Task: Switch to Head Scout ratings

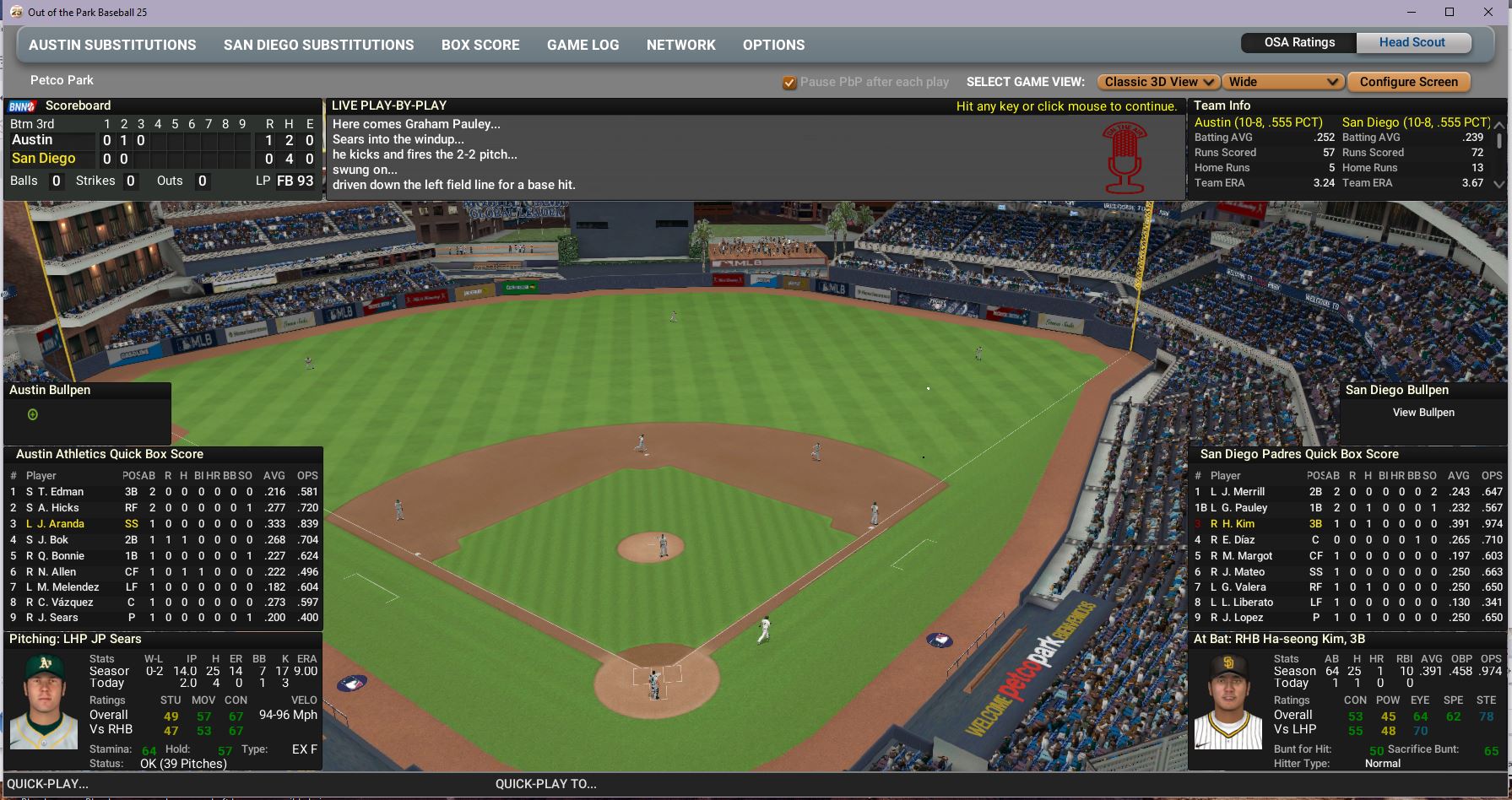Action: 1412,42
